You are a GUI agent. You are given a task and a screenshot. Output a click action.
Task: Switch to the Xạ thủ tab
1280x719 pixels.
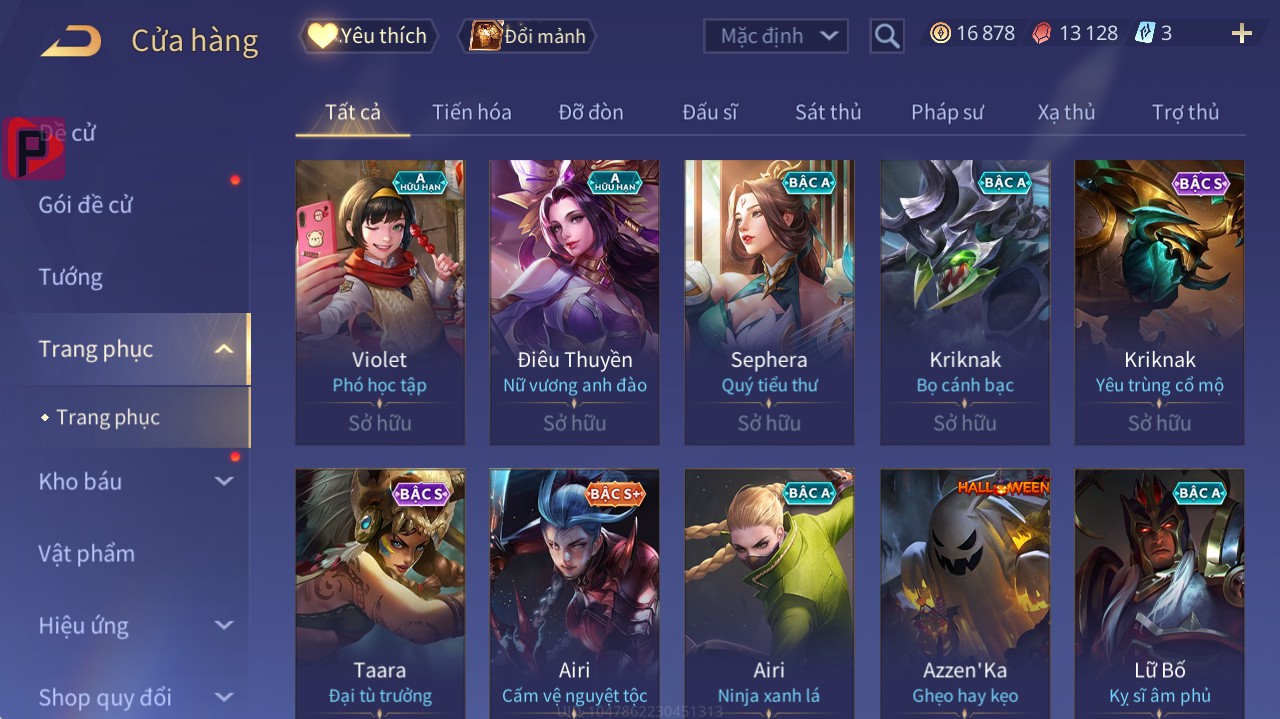click(1066, 112)
